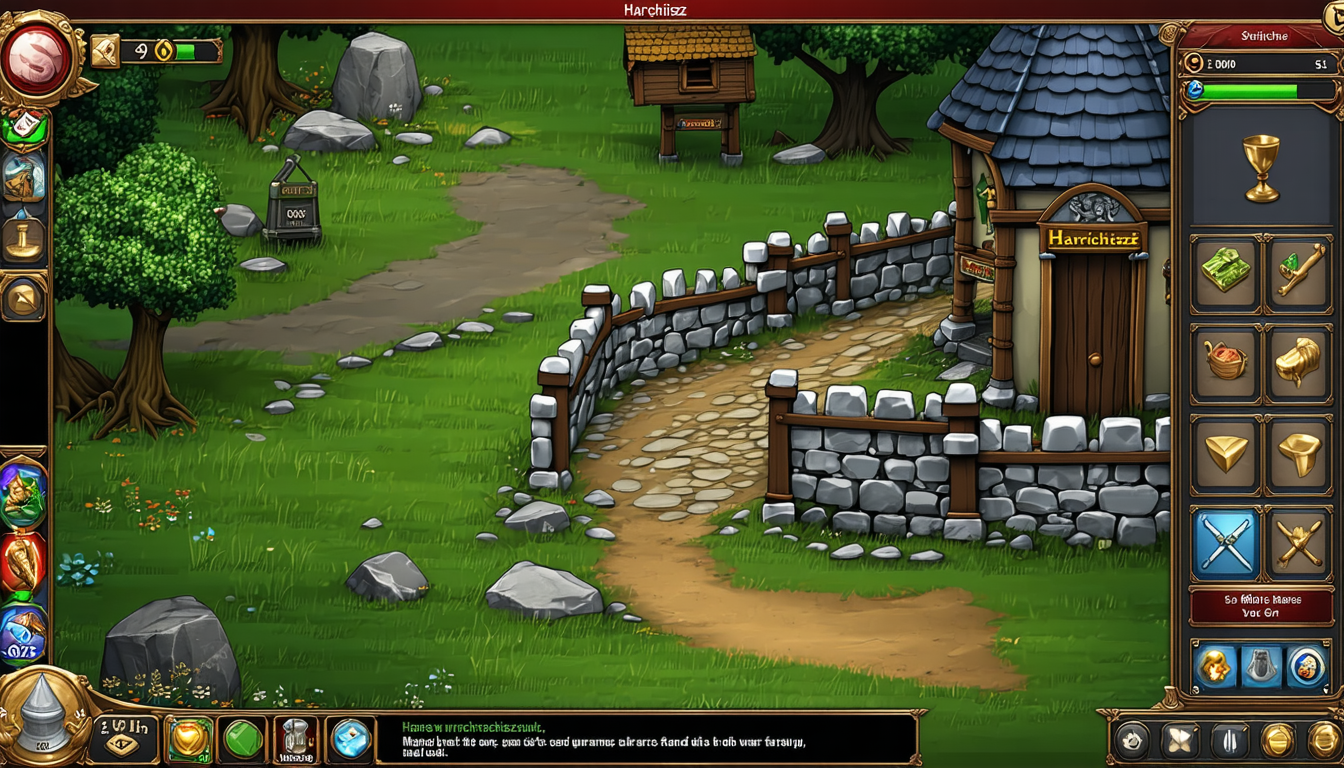1344x768 pixels.
Task: Activate the red orb ability icon
Action: tap(23, 563)
